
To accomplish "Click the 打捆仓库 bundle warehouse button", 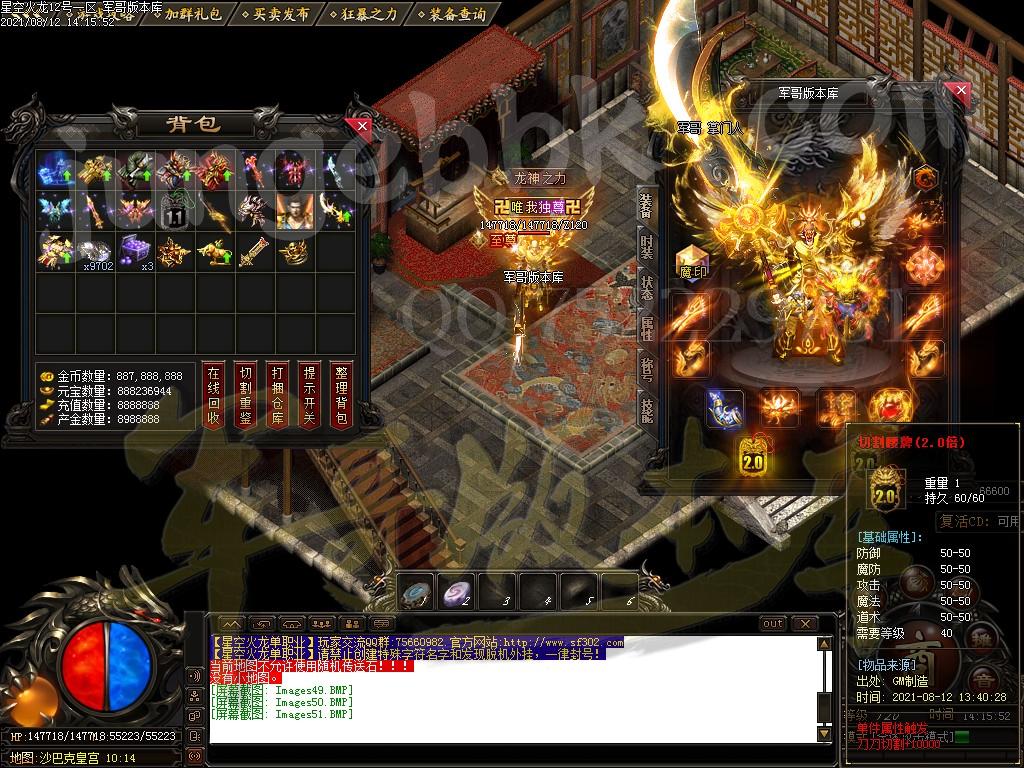I will coord(278,396).
